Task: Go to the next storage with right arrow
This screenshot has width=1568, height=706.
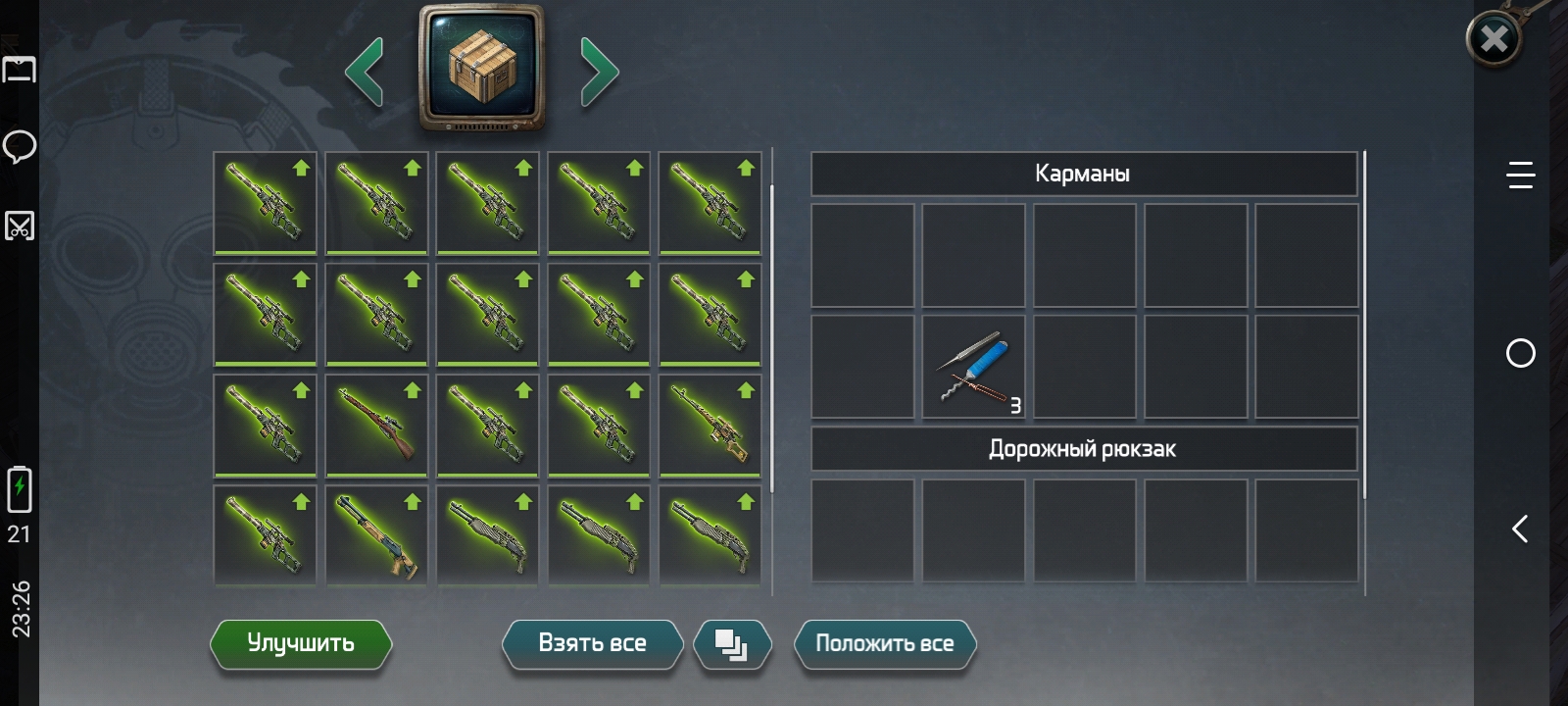Action: (599, 71)
